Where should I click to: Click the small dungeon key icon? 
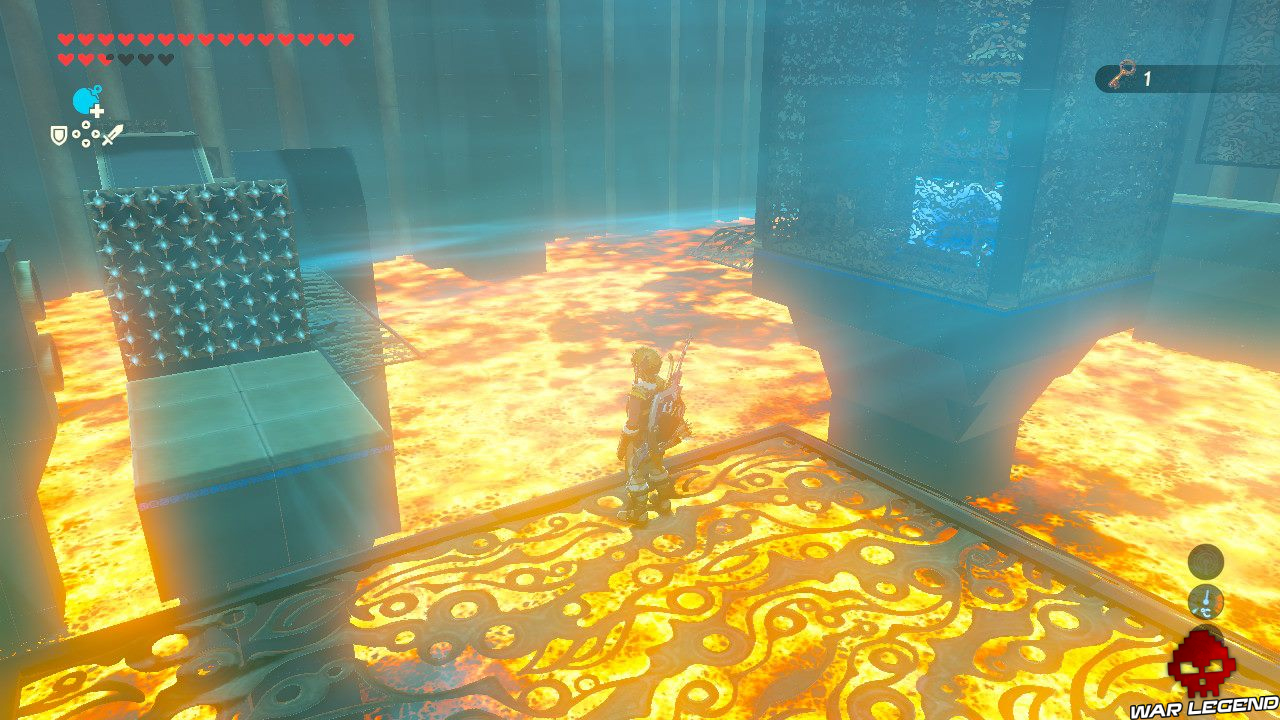(1119, 75)
